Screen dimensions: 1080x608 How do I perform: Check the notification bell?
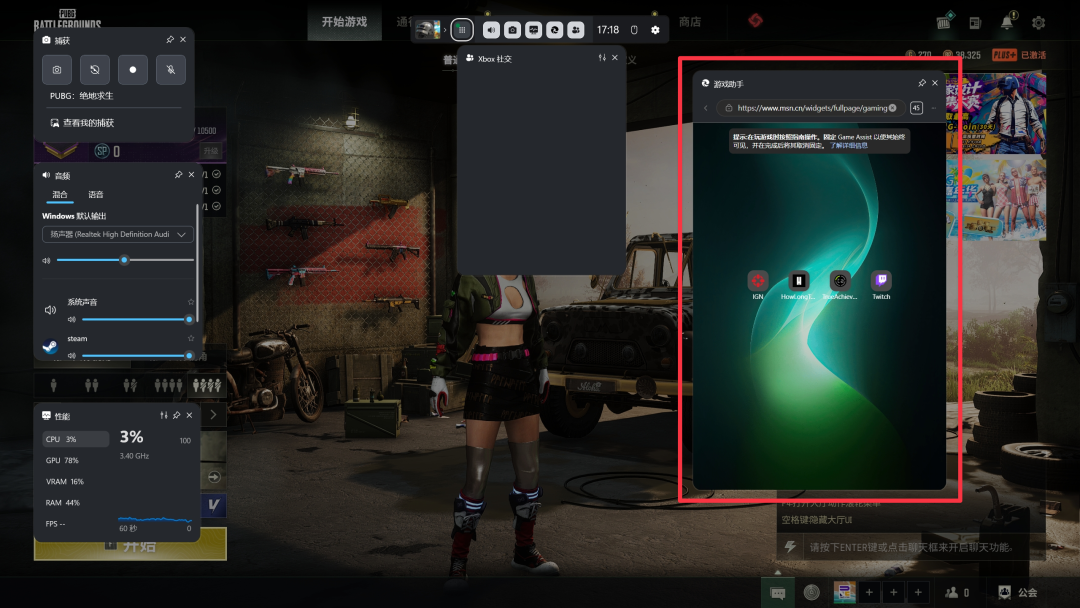point(1007,22)
